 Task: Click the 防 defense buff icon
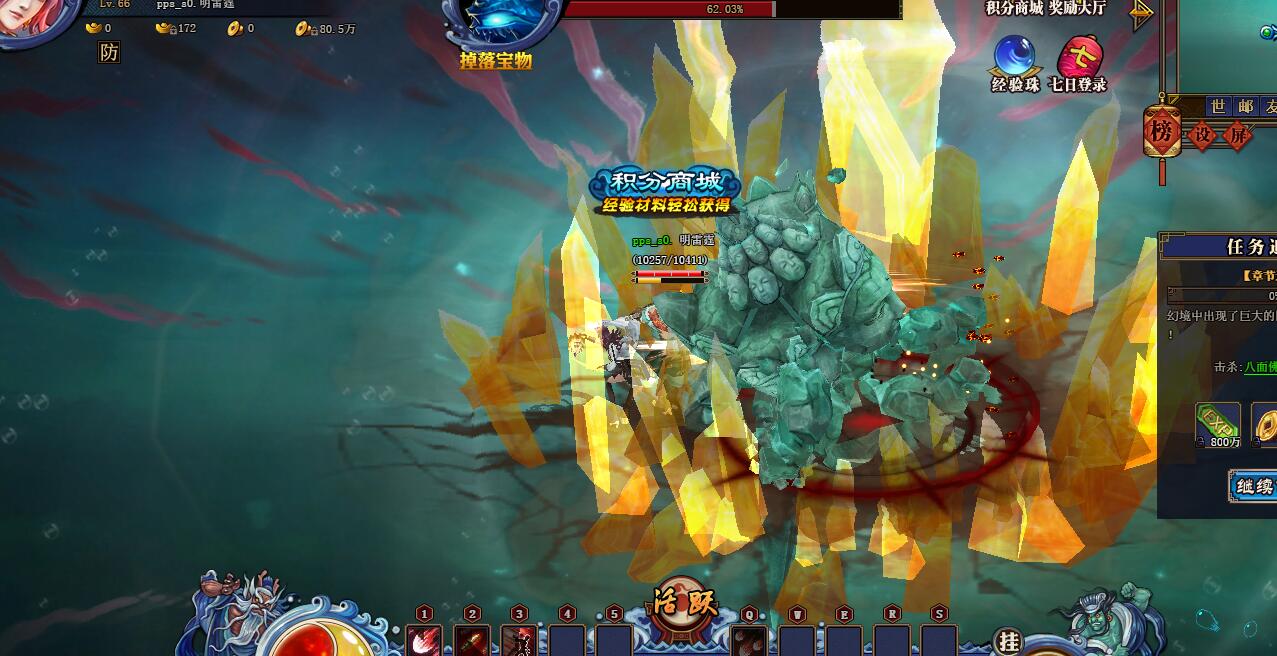click(109, 53)
